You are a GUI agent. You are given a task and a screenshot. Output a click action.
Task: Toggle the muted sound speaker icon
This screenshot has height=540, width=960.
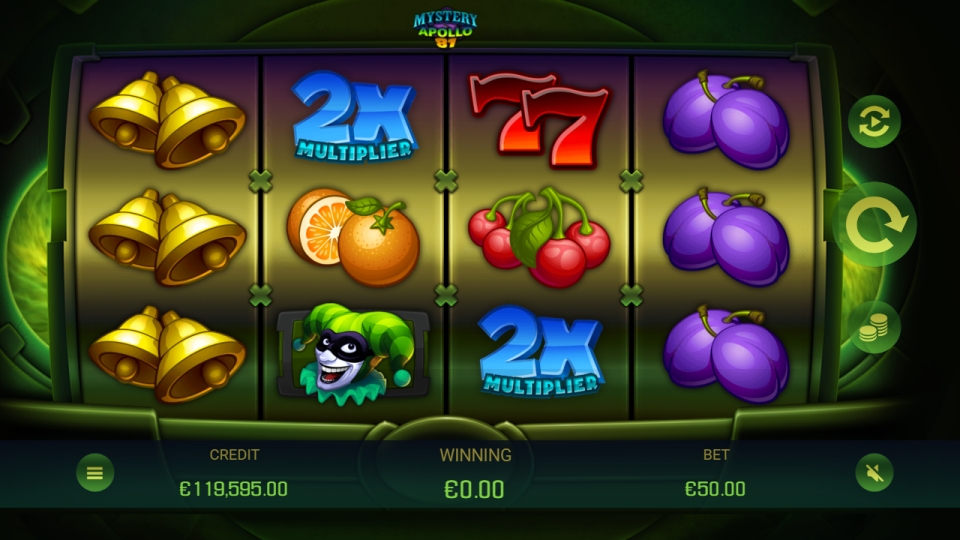[x=874, y=472]
